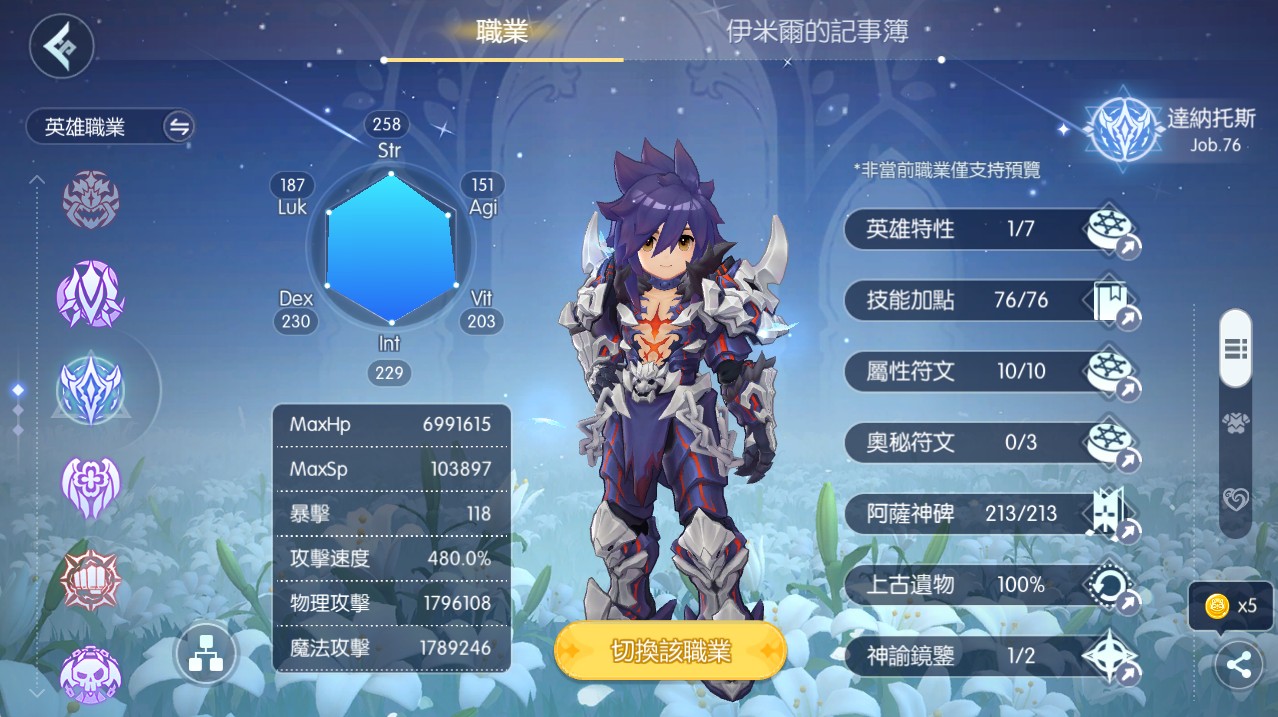Open the heart icon on right sidebar

point(1236,499)
